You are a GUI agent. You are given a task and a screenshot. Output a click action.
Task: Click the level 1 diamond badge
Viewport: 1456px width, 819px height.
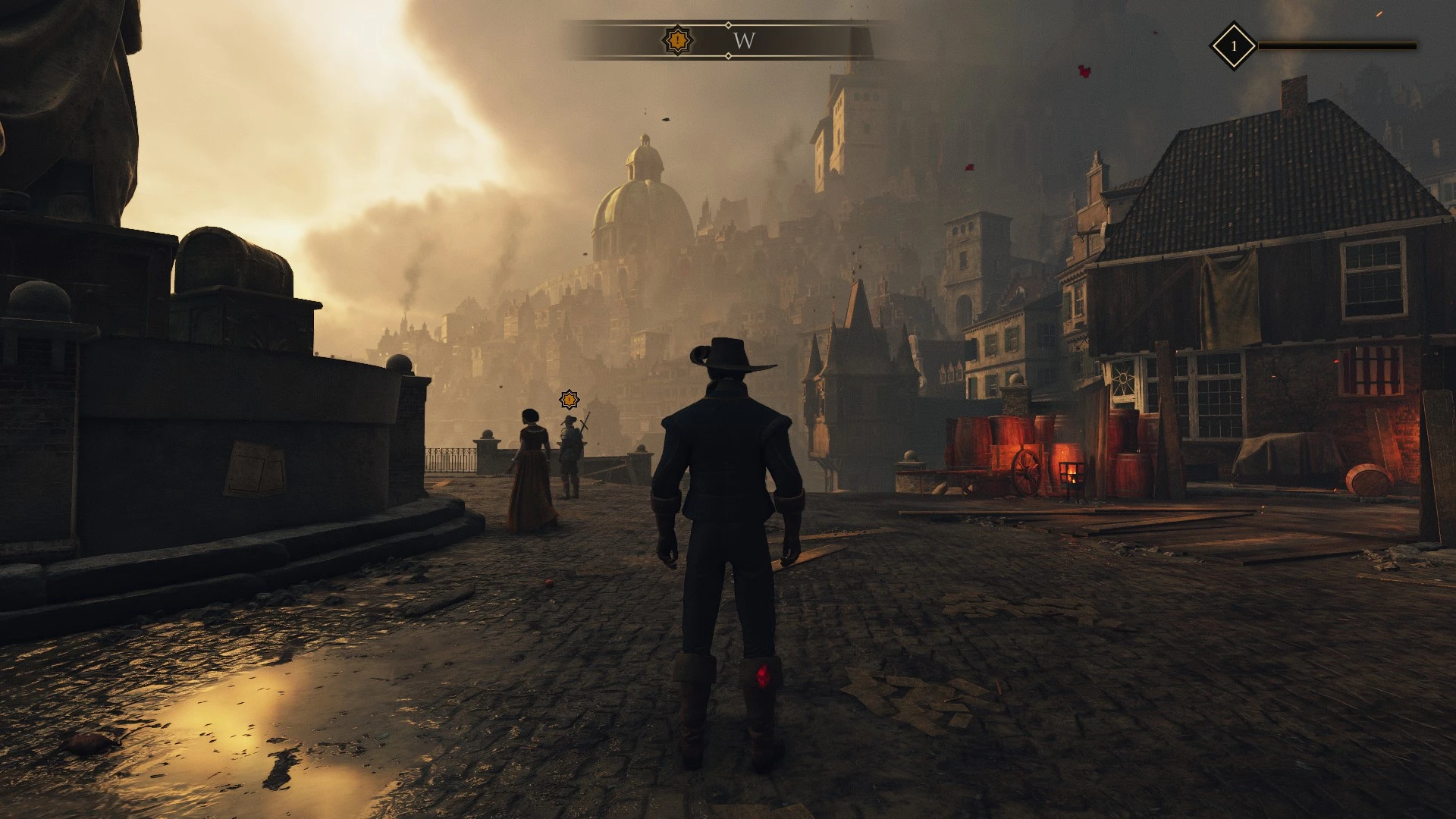[1233, 45]
